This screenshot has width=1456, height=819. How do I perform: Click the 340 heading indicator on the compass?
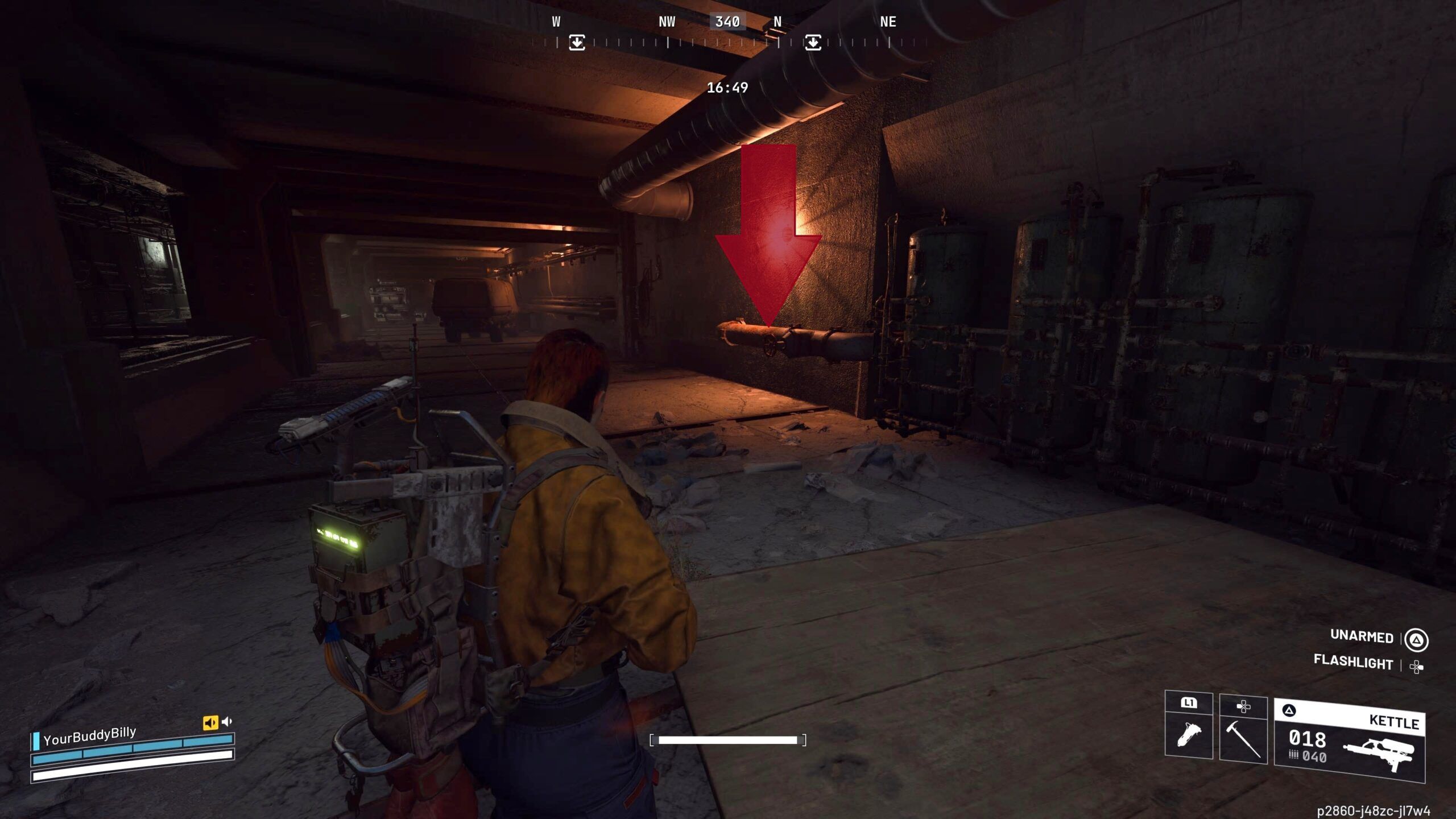[x=727, y=22]
